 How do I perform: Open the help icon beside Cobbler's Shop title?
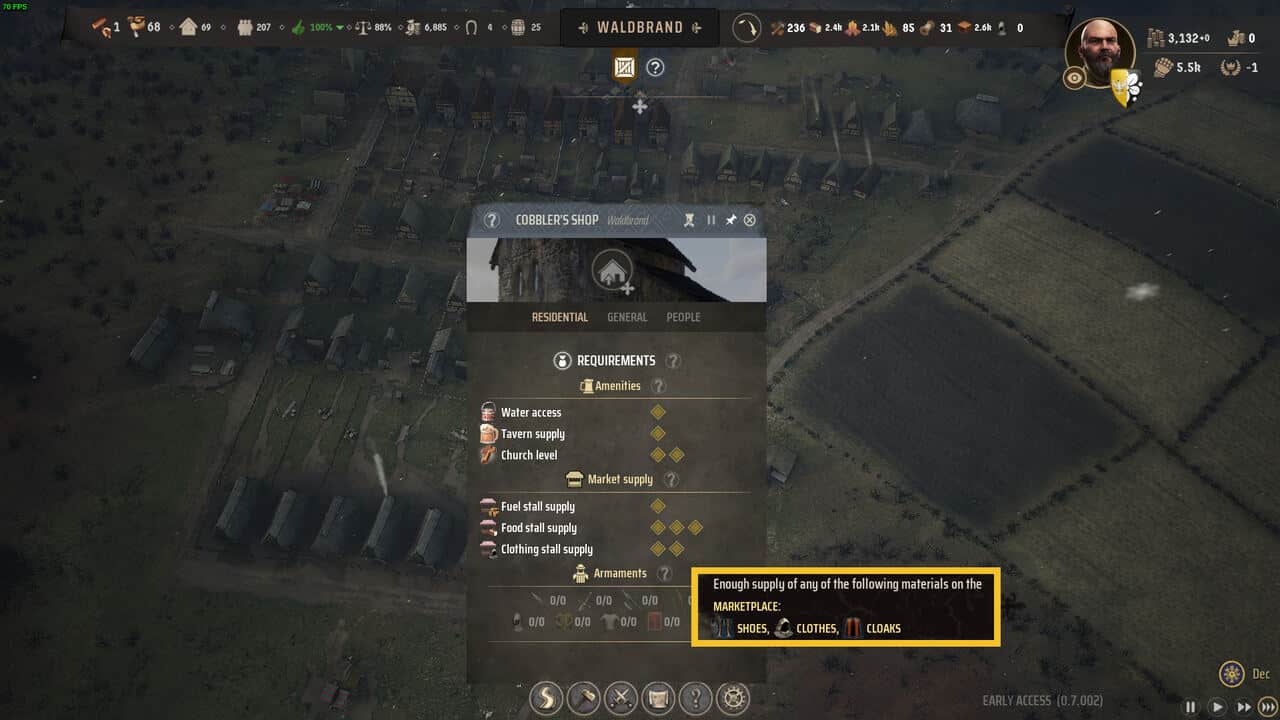pyautogui.click(x=491, y=220)
